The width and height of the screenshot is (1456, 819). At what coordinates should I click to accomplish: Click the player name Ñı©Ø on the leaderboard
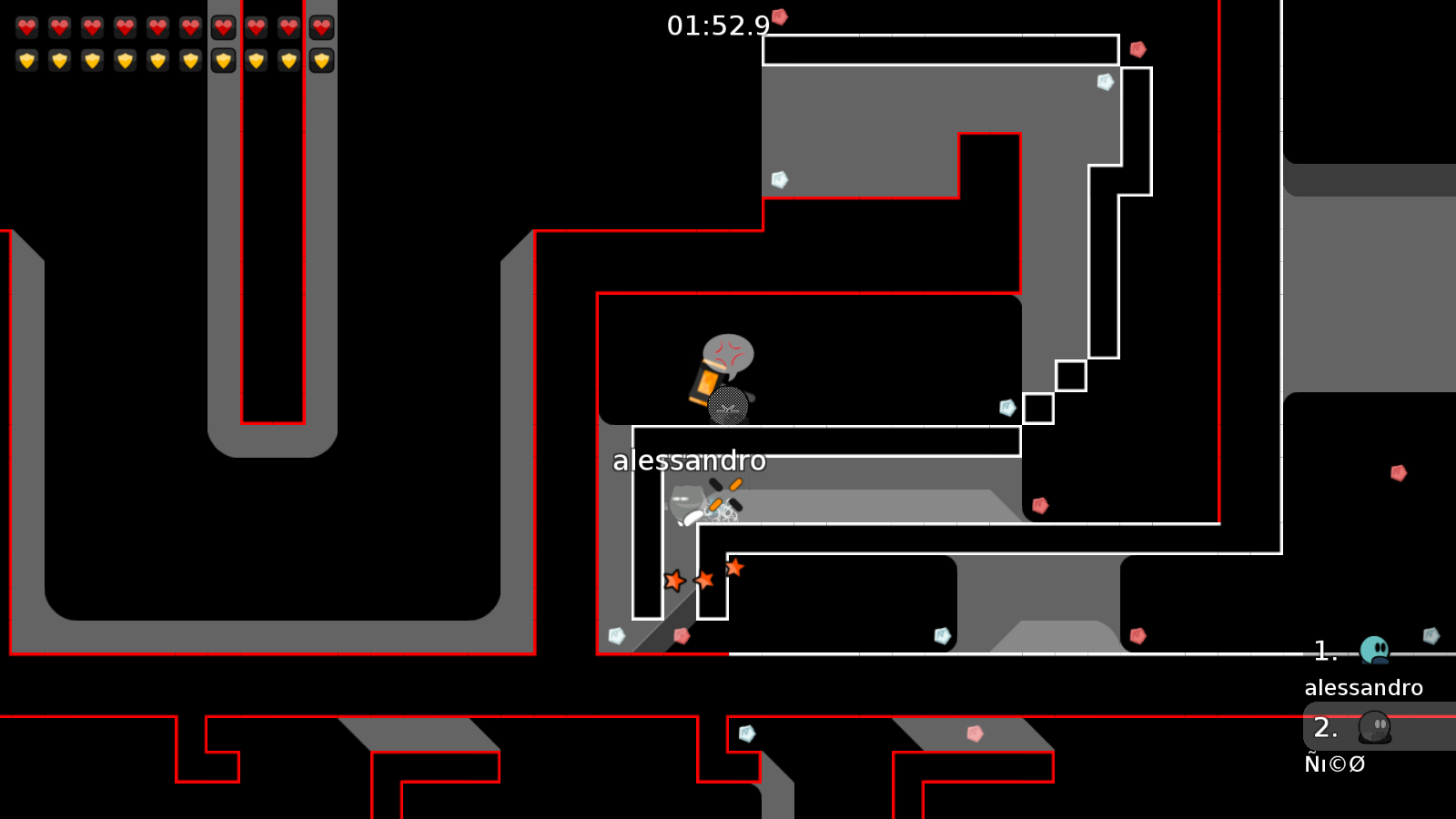(1335, 764)
